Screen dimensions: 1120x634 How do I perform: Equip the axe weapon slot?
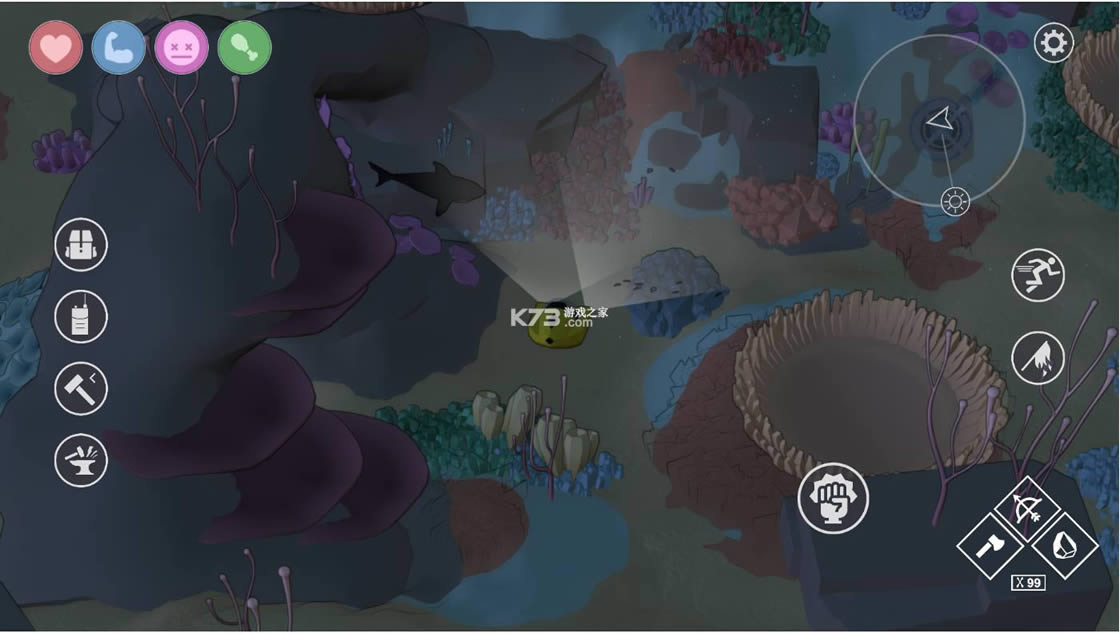click(x=990, y=546)
